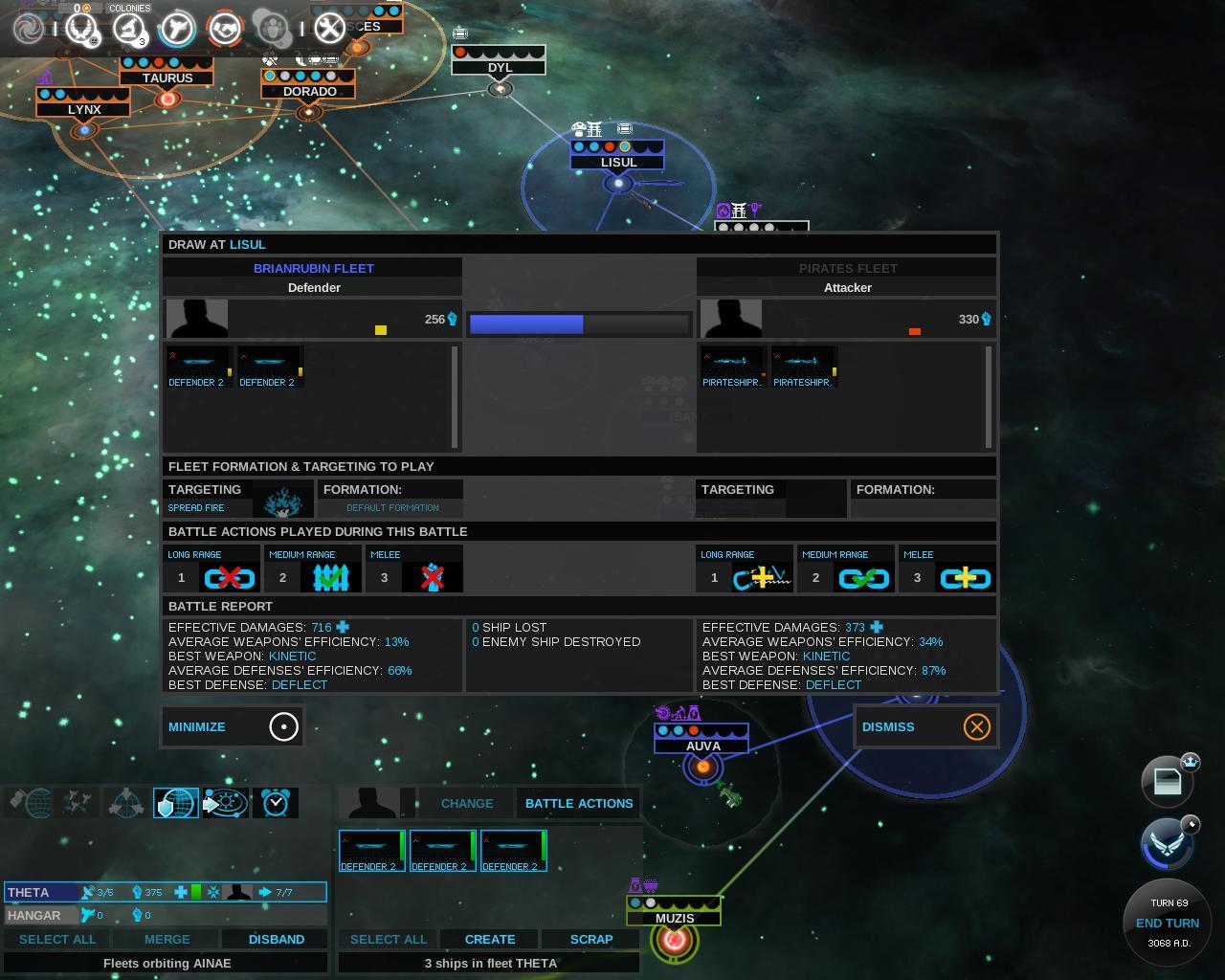Open the winged emblem button above End Turn
Screen dimensions: 1225x980
pos(1167,843)
